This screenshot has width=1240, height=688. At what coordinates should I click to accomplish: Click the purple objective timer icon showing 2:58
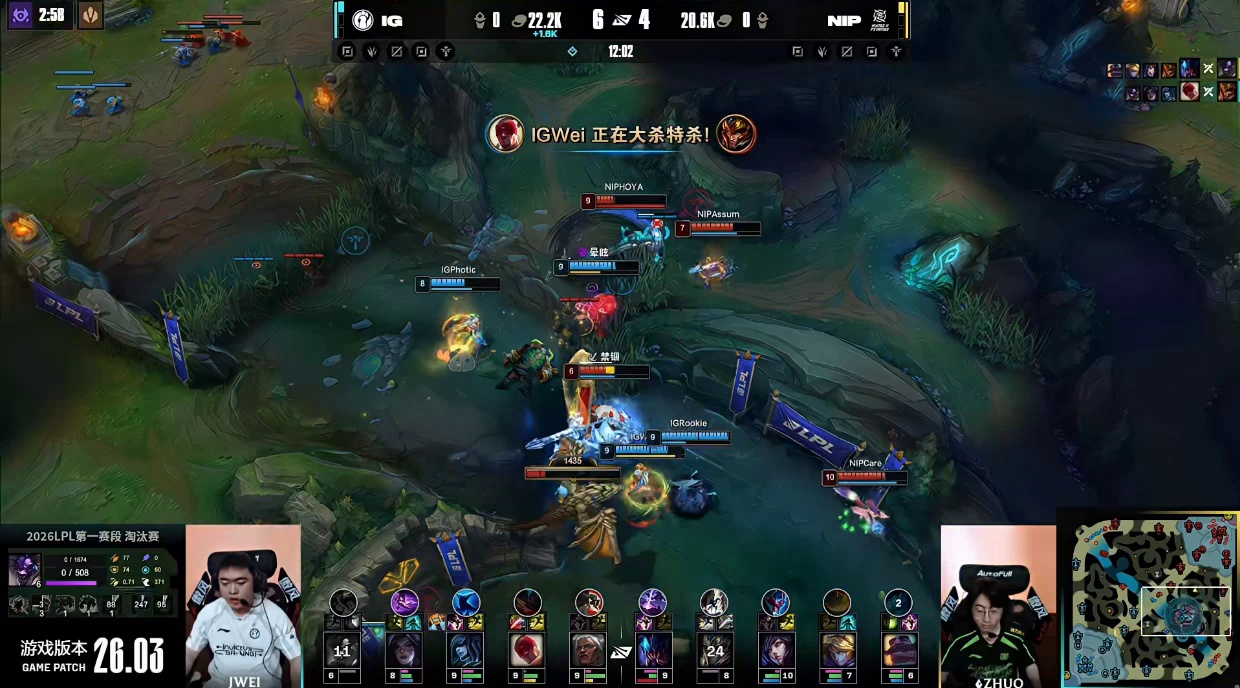pyautogui.click(x=20, y=15)
